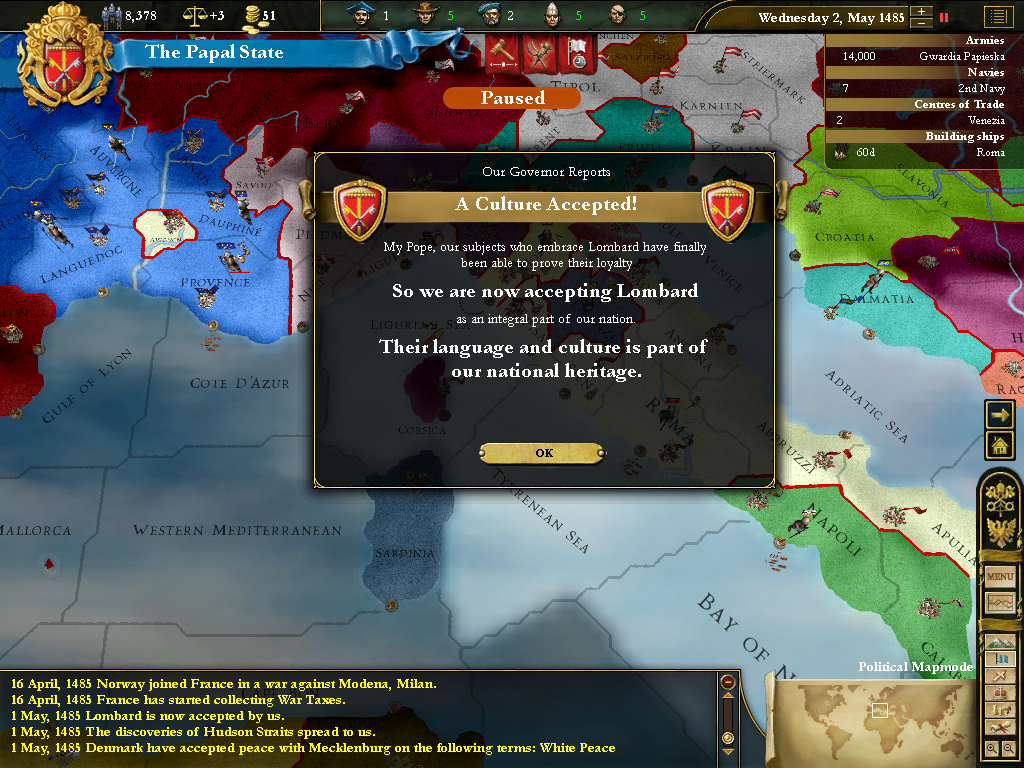Zoom in using the magnifier plus button
The height and width of the screenshot is (768, 1024).
[x=991, y=748]
